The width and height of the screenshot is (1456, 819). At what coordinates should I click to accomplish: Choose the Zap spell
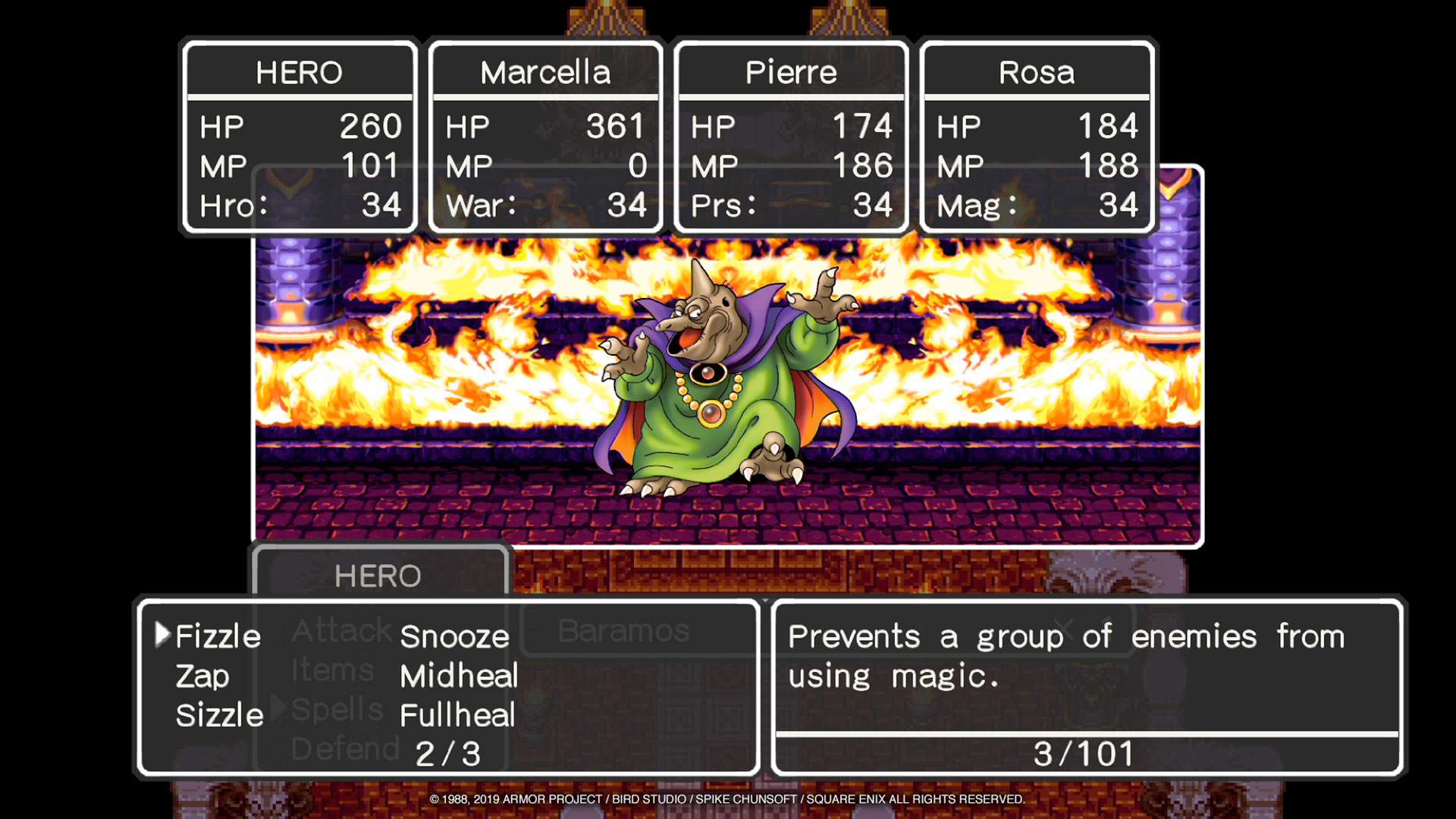click(202, 676)
